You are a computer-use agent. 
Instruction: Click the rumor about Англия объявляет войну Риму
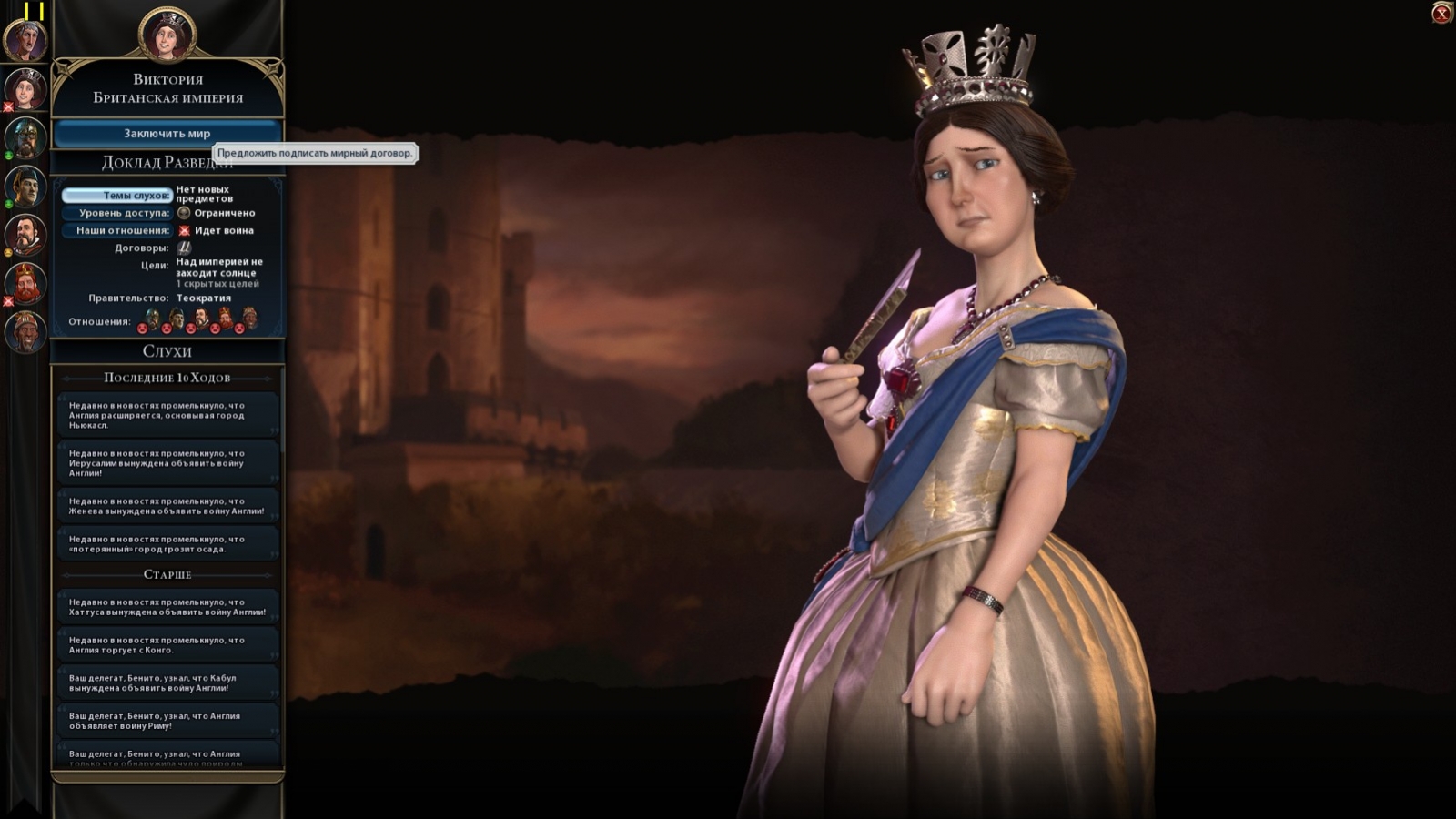pyautogui.click(x=167, y=719)
